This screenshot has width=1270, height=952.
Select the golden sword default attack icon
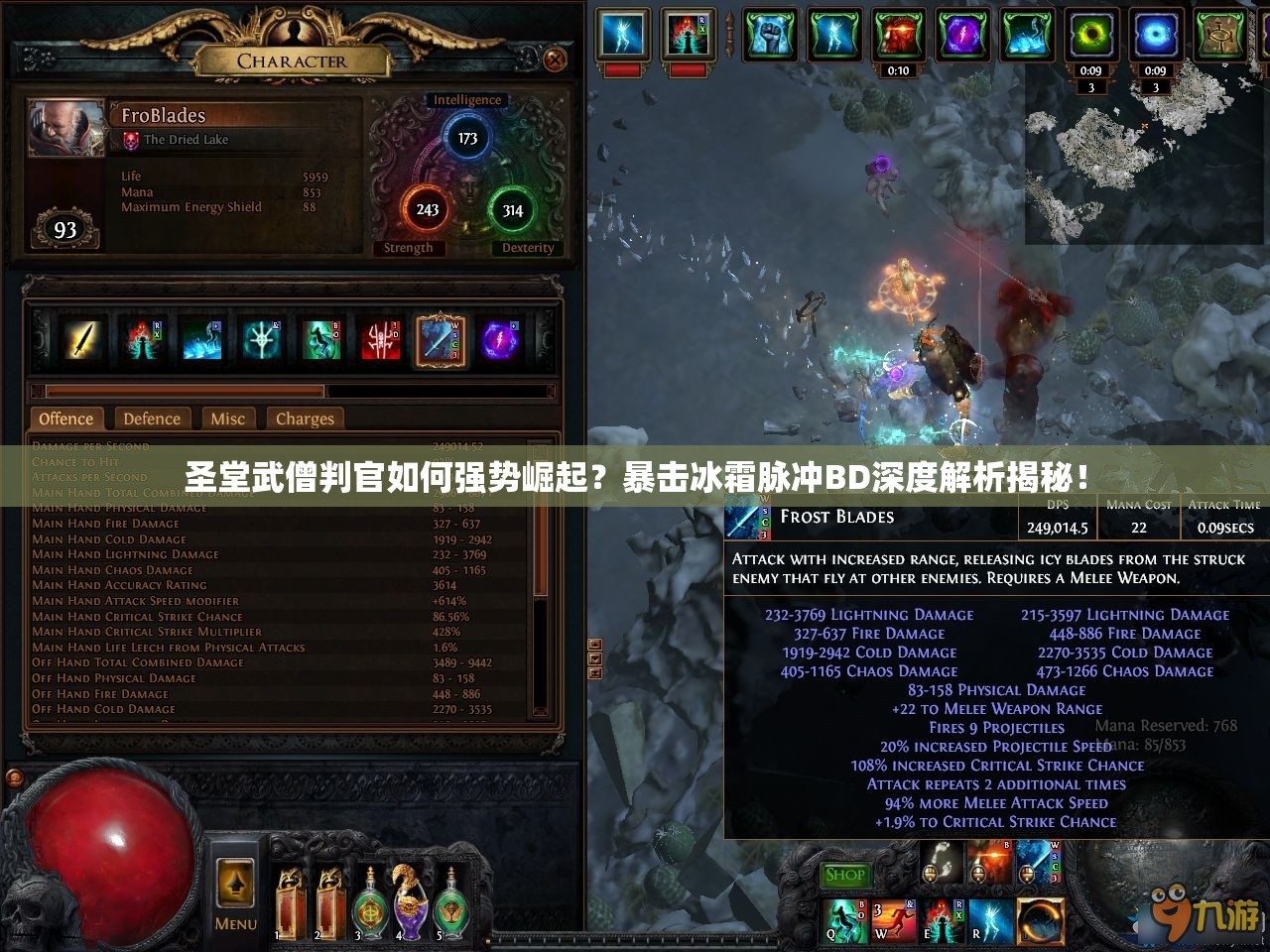(x=82, y=340)
